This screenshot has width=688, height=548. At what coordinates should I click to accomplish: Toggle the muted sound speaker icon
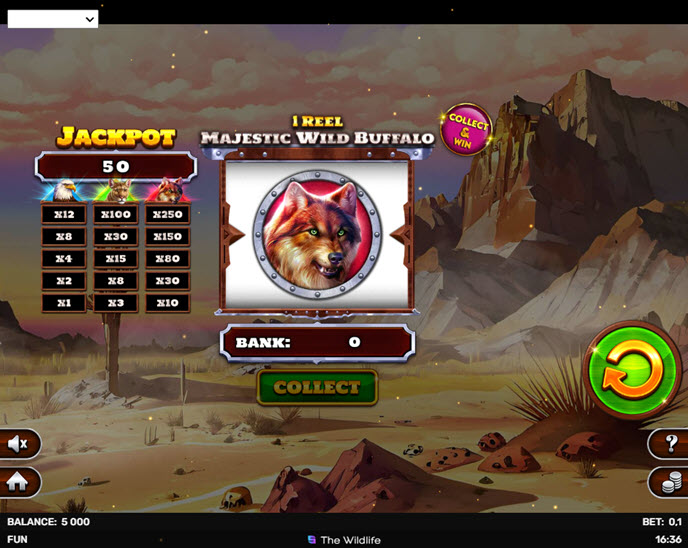tap(17, 443)
